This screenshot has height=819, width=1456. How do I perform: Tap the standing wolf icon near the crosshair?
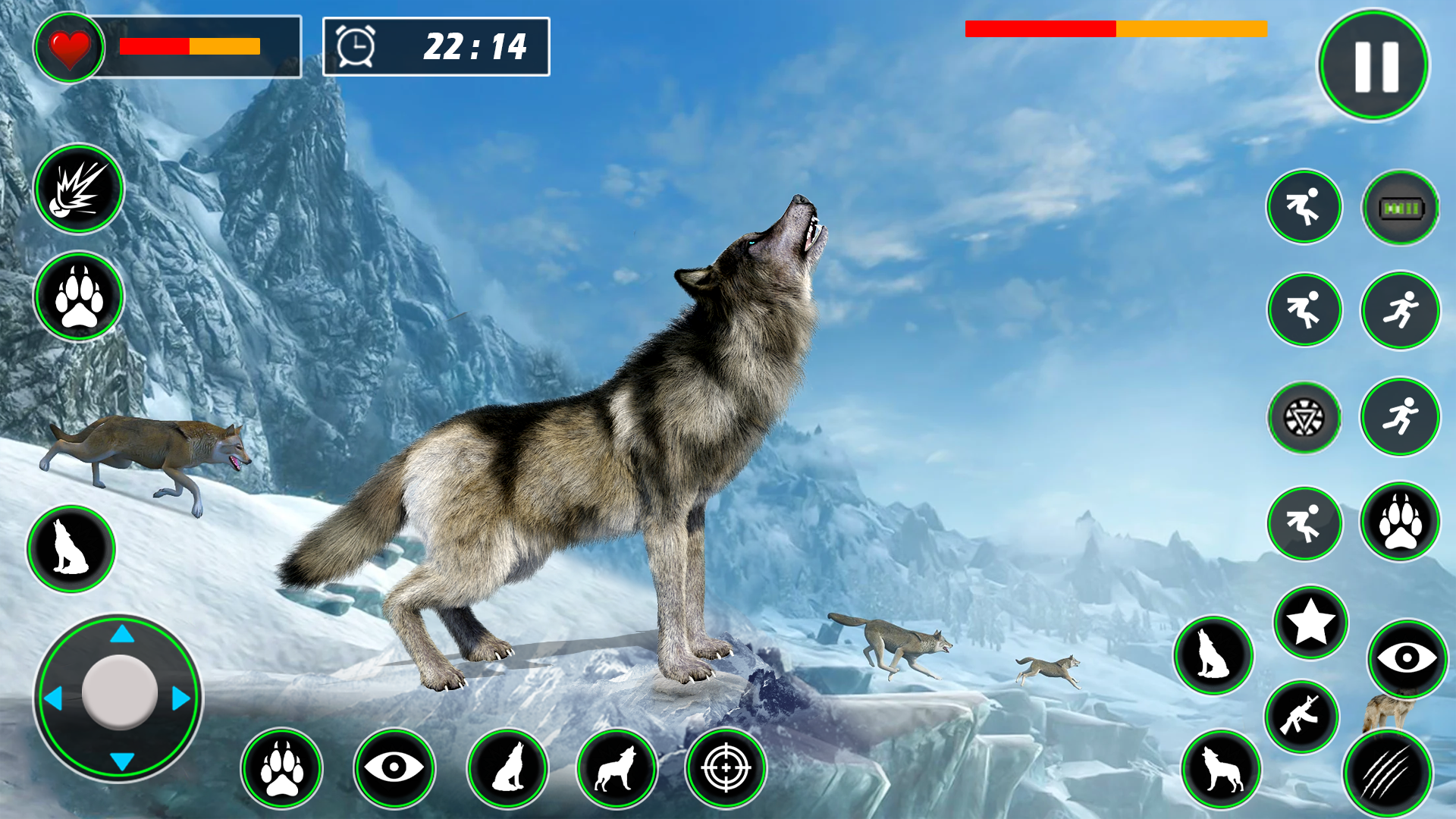coord(618,768)
